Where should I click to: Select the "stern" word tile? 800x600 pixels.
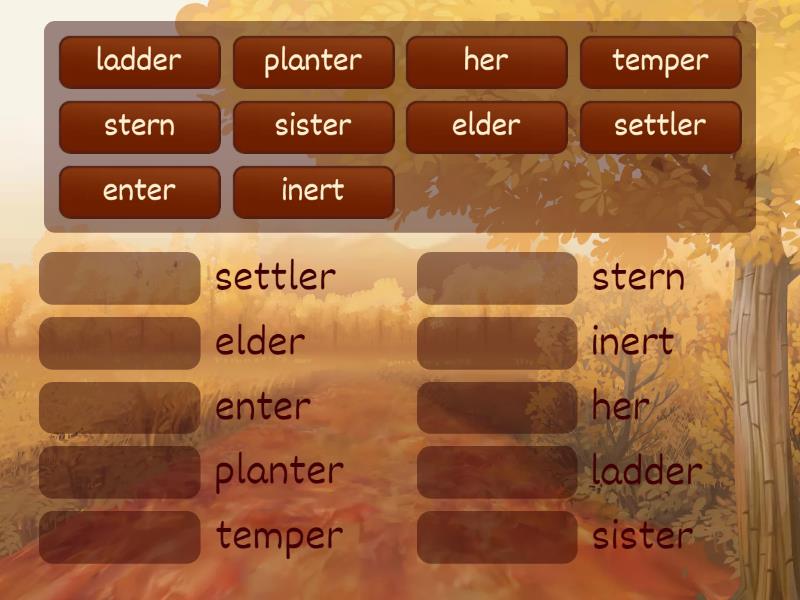point(139,127)
